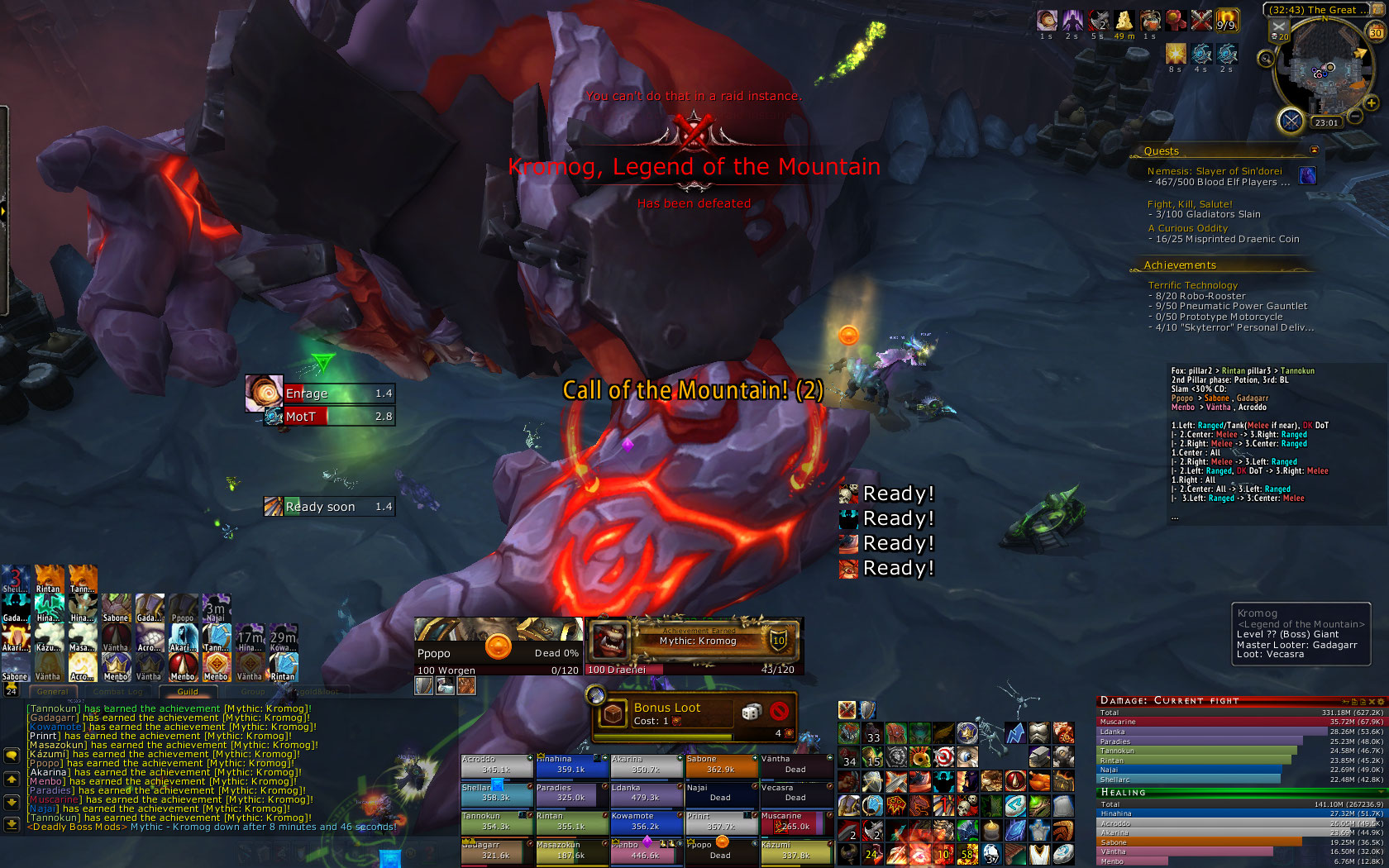This screenshot has height=868, width=1389.
Task: Decline the Bonus Loot roll
Action: point(778,712)
